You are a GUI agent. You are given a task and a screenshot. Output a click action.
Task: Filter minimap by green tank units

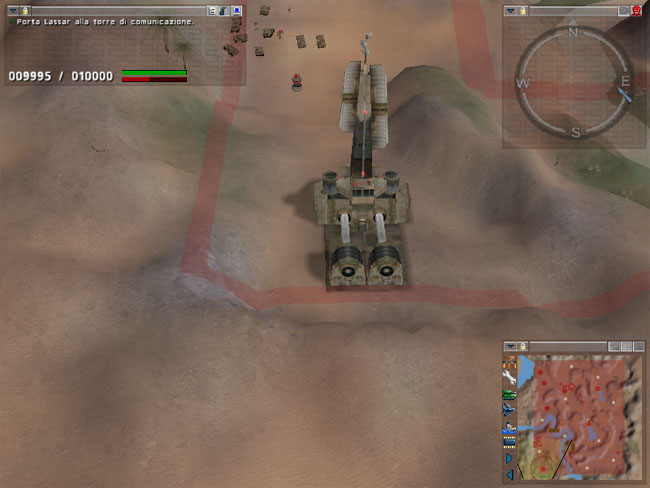510,394
